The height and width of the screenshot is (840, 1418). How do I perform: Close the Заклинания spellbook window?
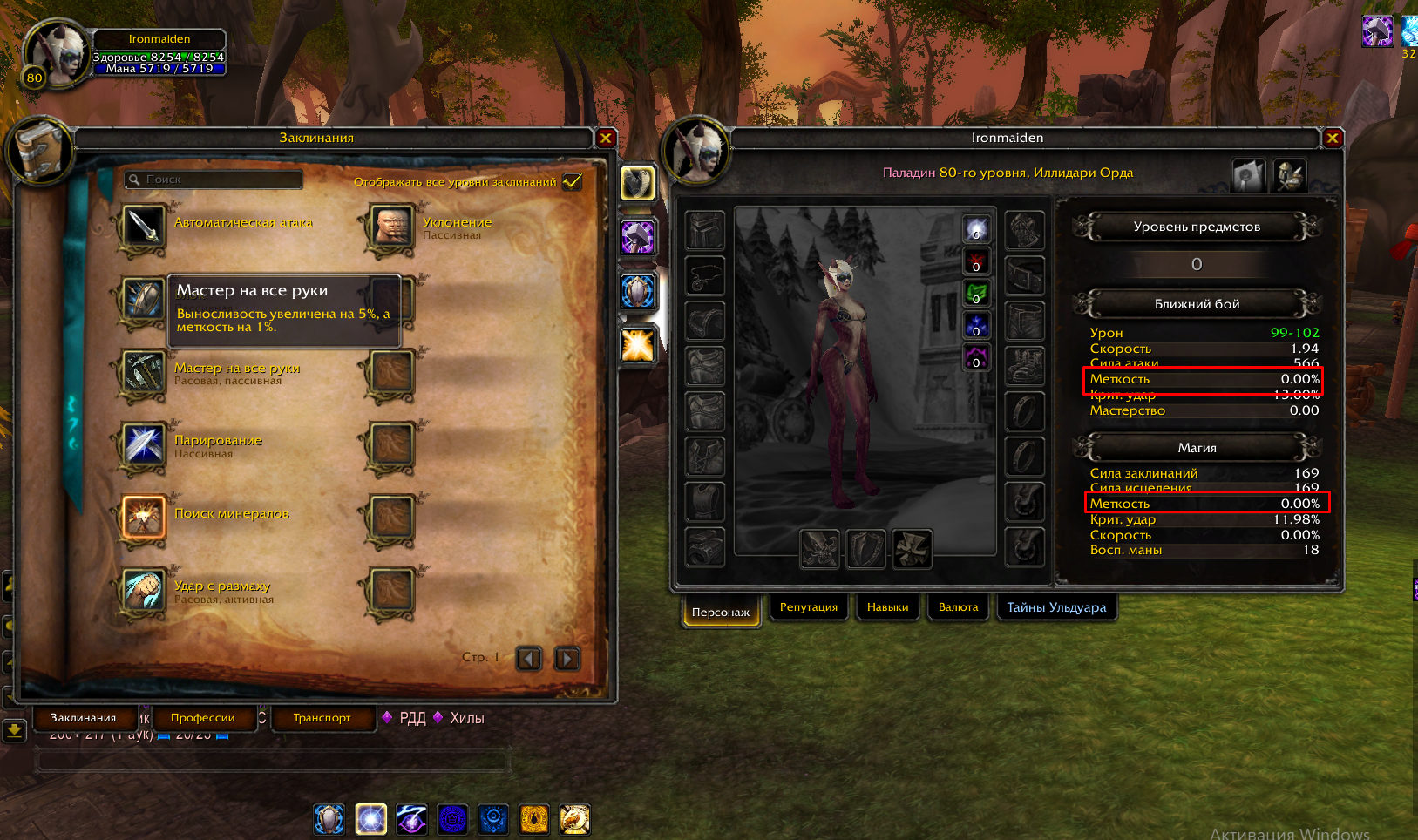606,138
